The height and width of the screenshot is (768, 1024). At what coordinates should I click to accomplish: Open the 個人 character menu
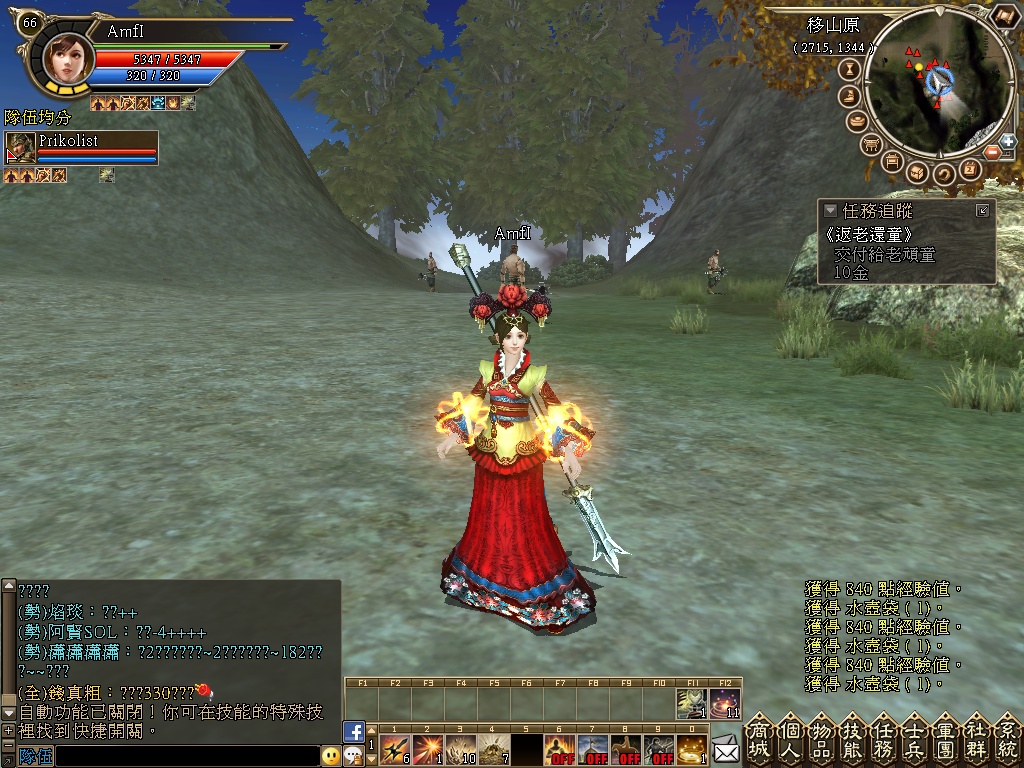pos(790,739)
